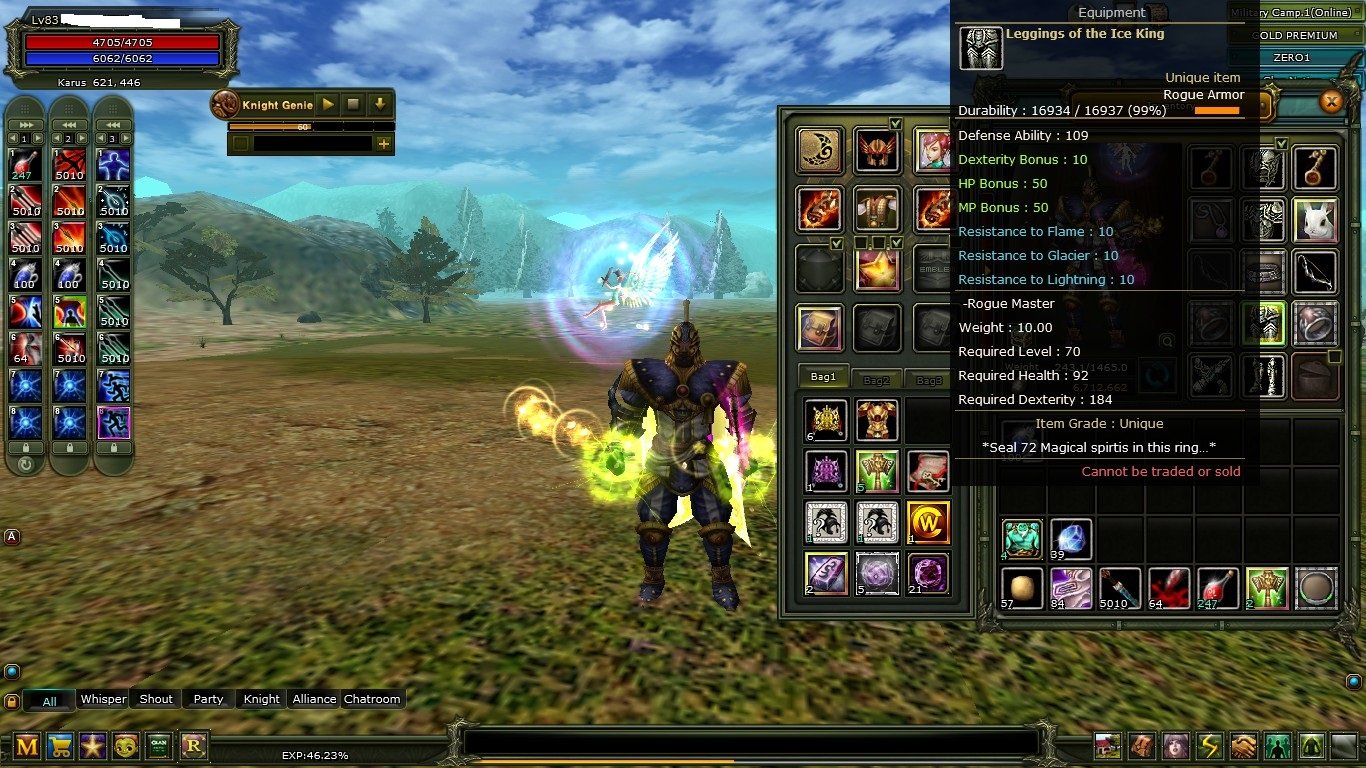This screenshot has height=768, width=1366.
Task: Select the Party chat tab
Action: [x=207, y=698]
